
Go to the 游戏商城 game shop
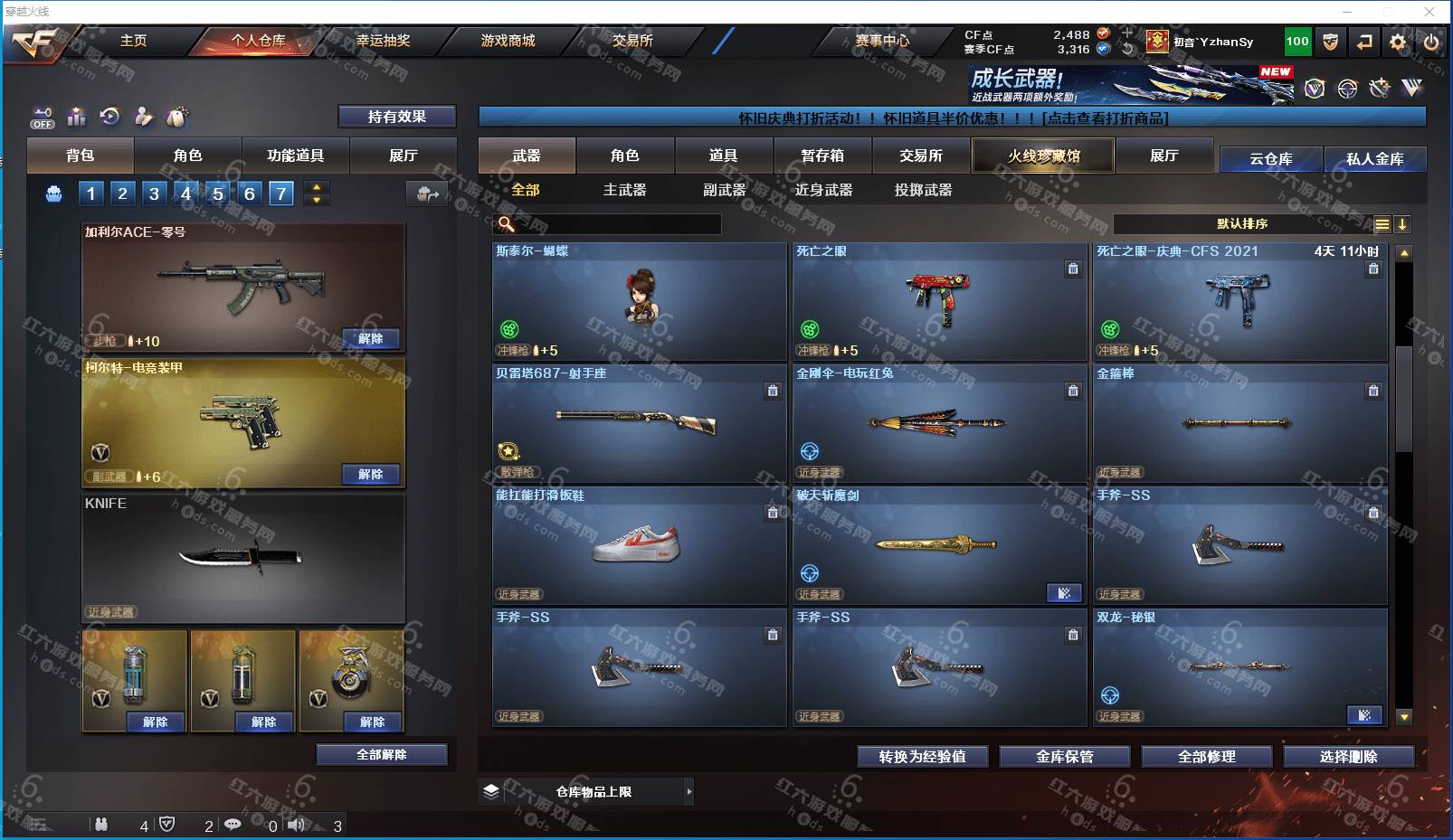pyautogui.click(x=508, y=41)
